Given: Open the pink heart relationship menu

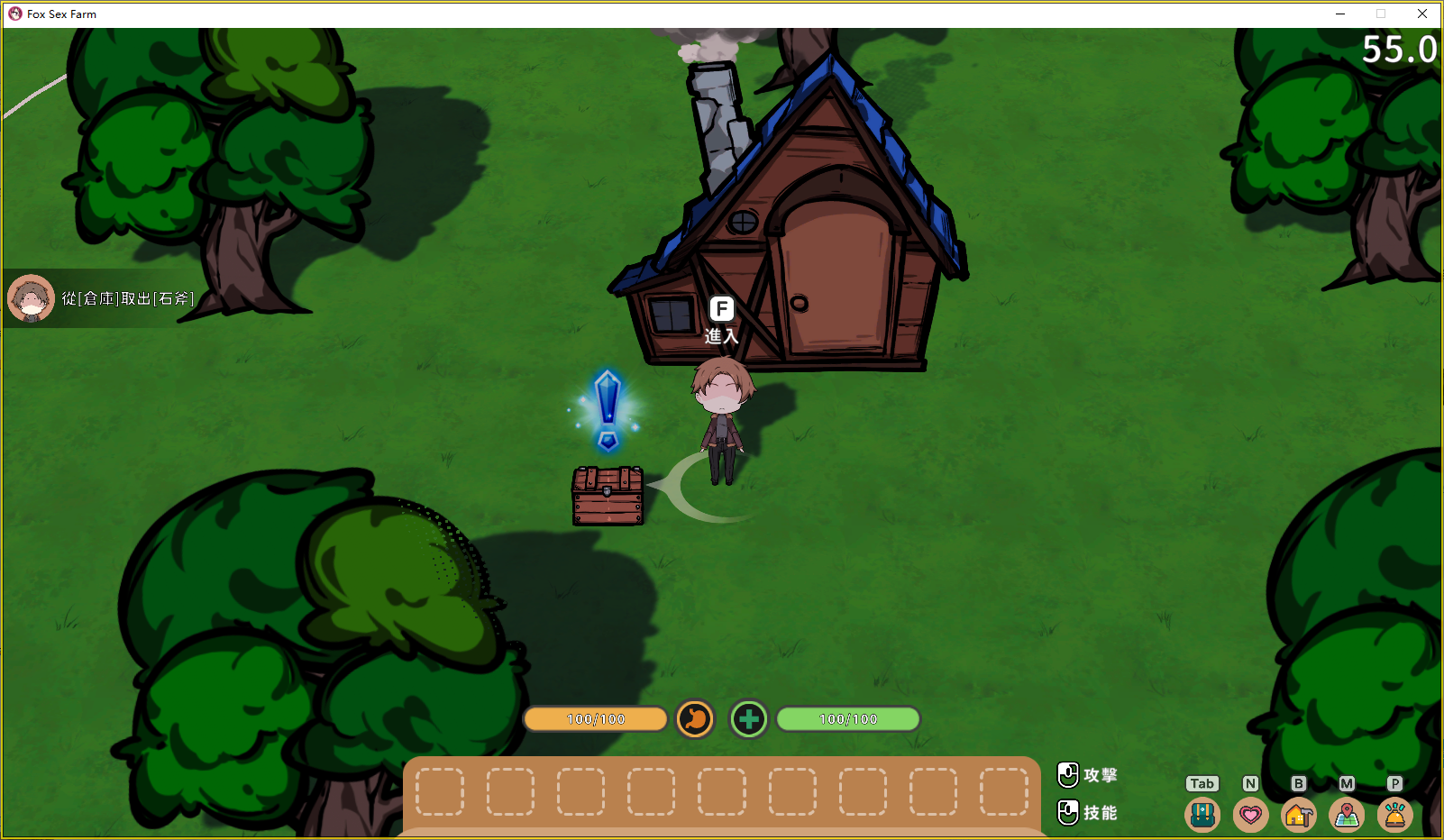Looking at the screenshot, I should click(x=1250, y=815).
